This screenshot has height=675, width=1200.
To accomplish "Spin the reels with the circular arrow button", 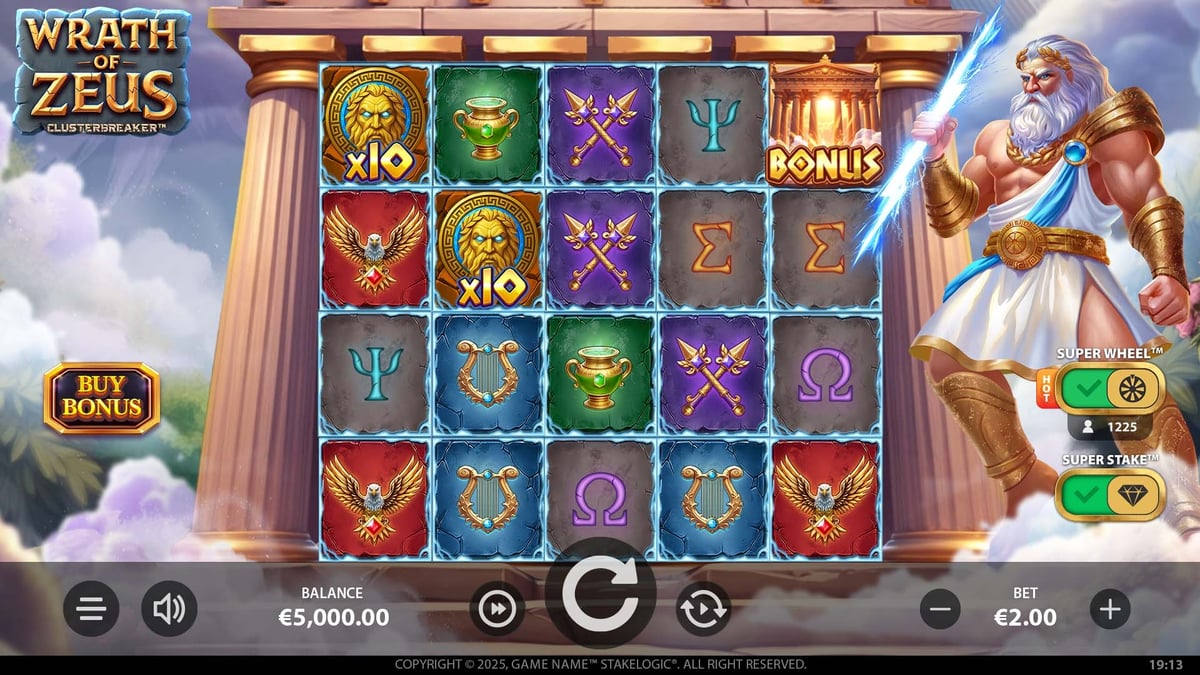I will tap(600, 596).
